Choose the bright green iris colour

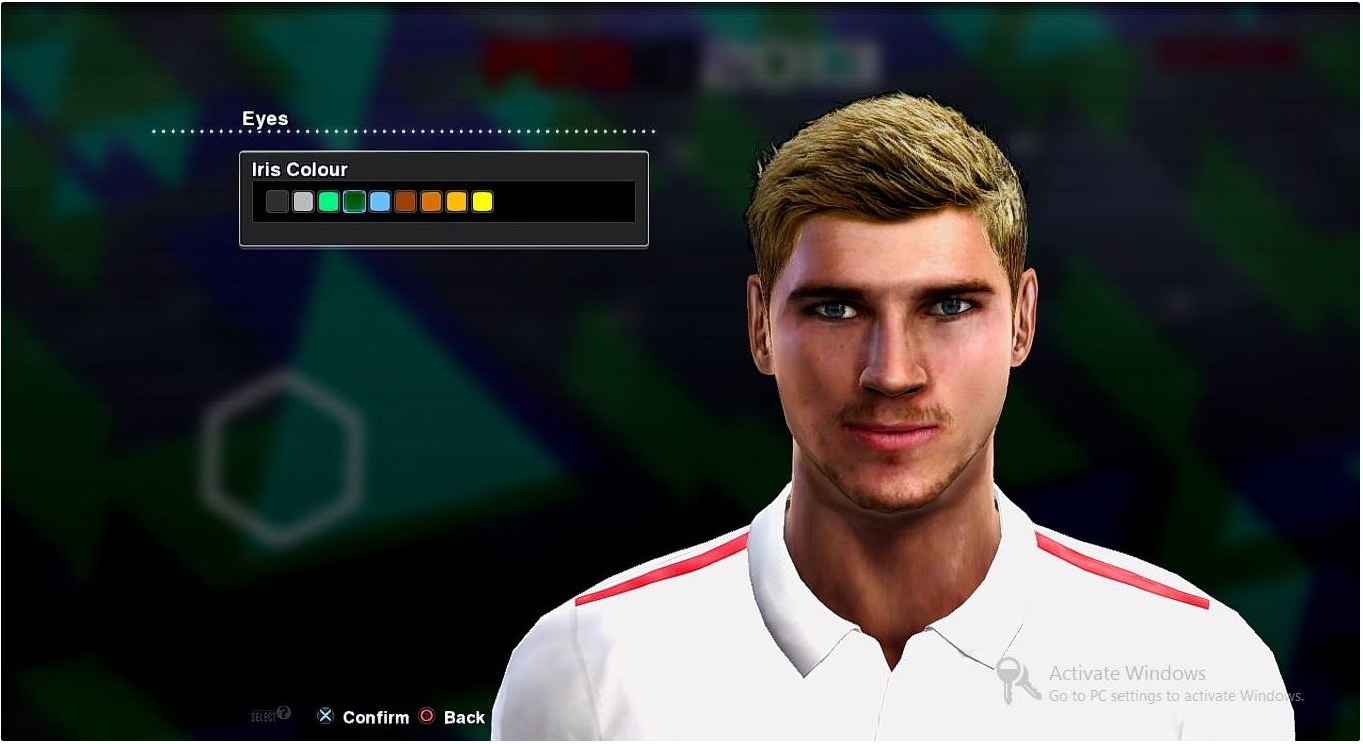click(327, 201)
